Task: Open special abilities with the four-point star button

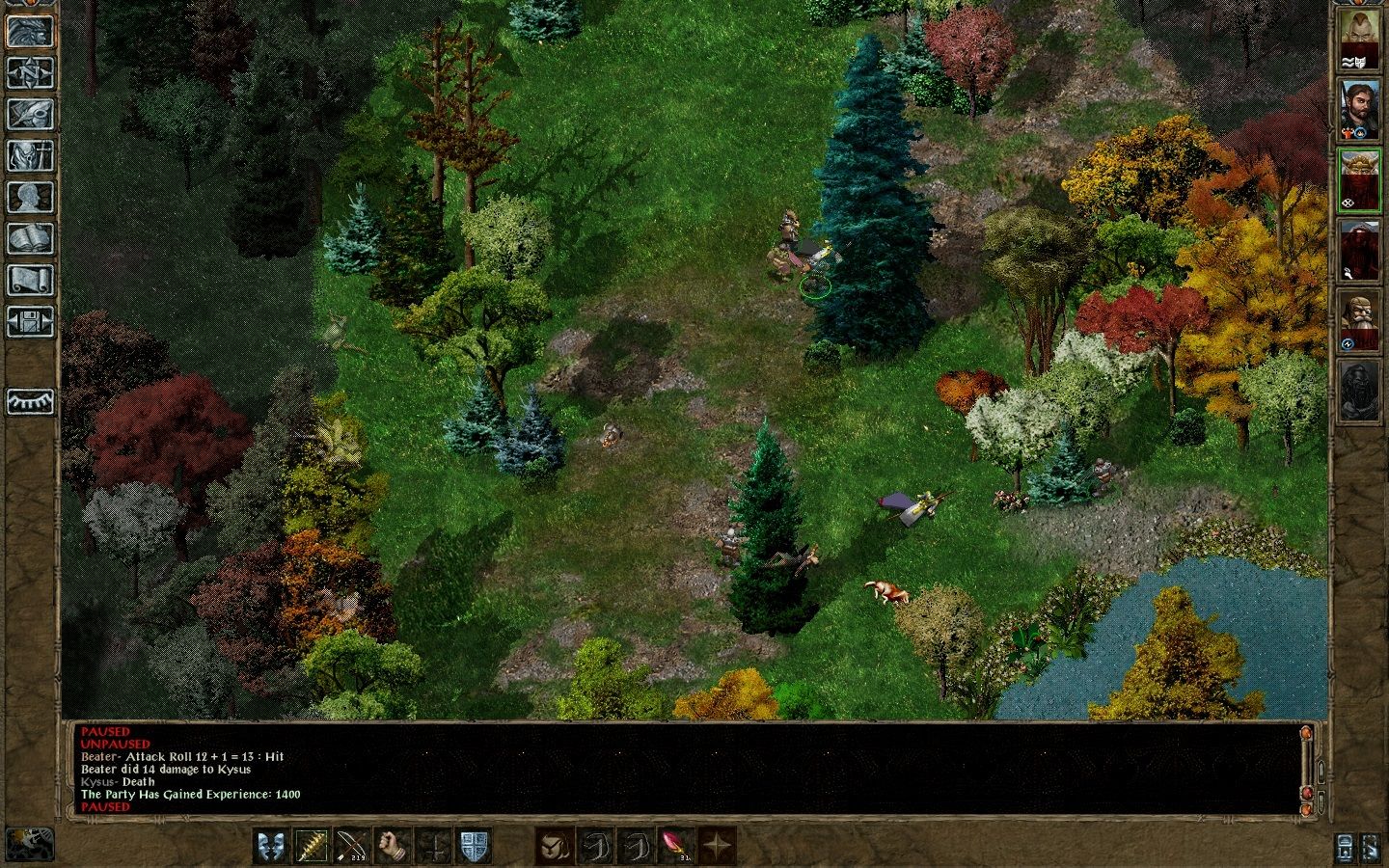Action: (716, 847)
